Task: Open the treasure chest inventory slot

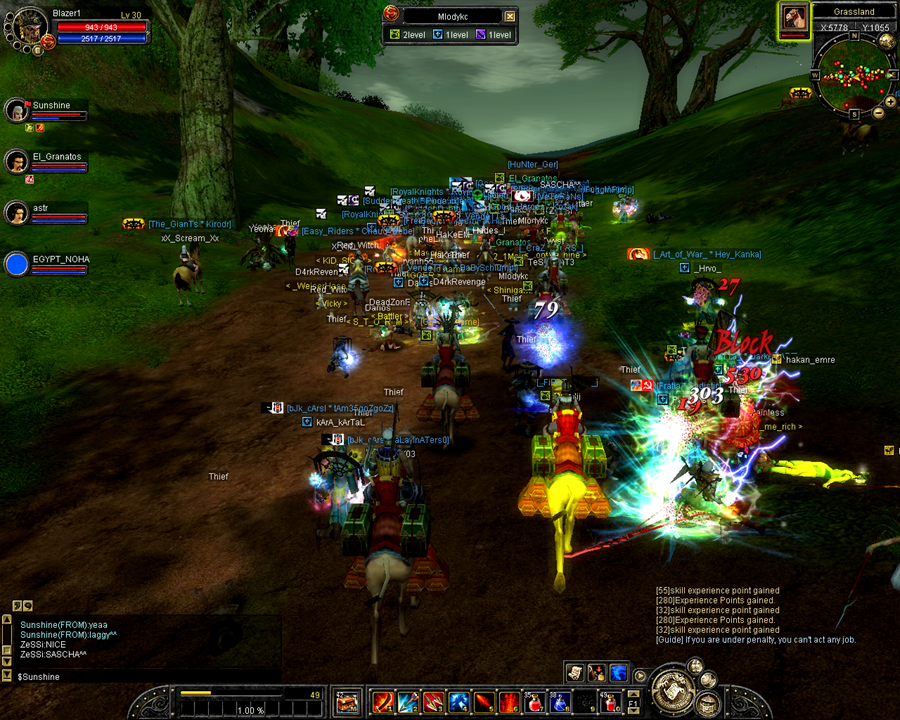Action: [346, 702]
